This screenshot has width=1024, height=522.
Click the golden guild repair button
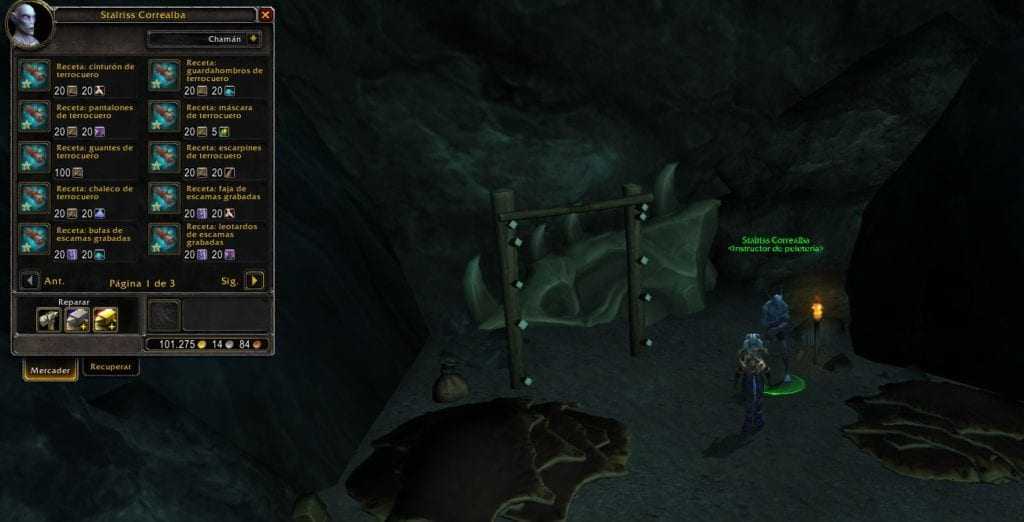click(x=105, y=319)
